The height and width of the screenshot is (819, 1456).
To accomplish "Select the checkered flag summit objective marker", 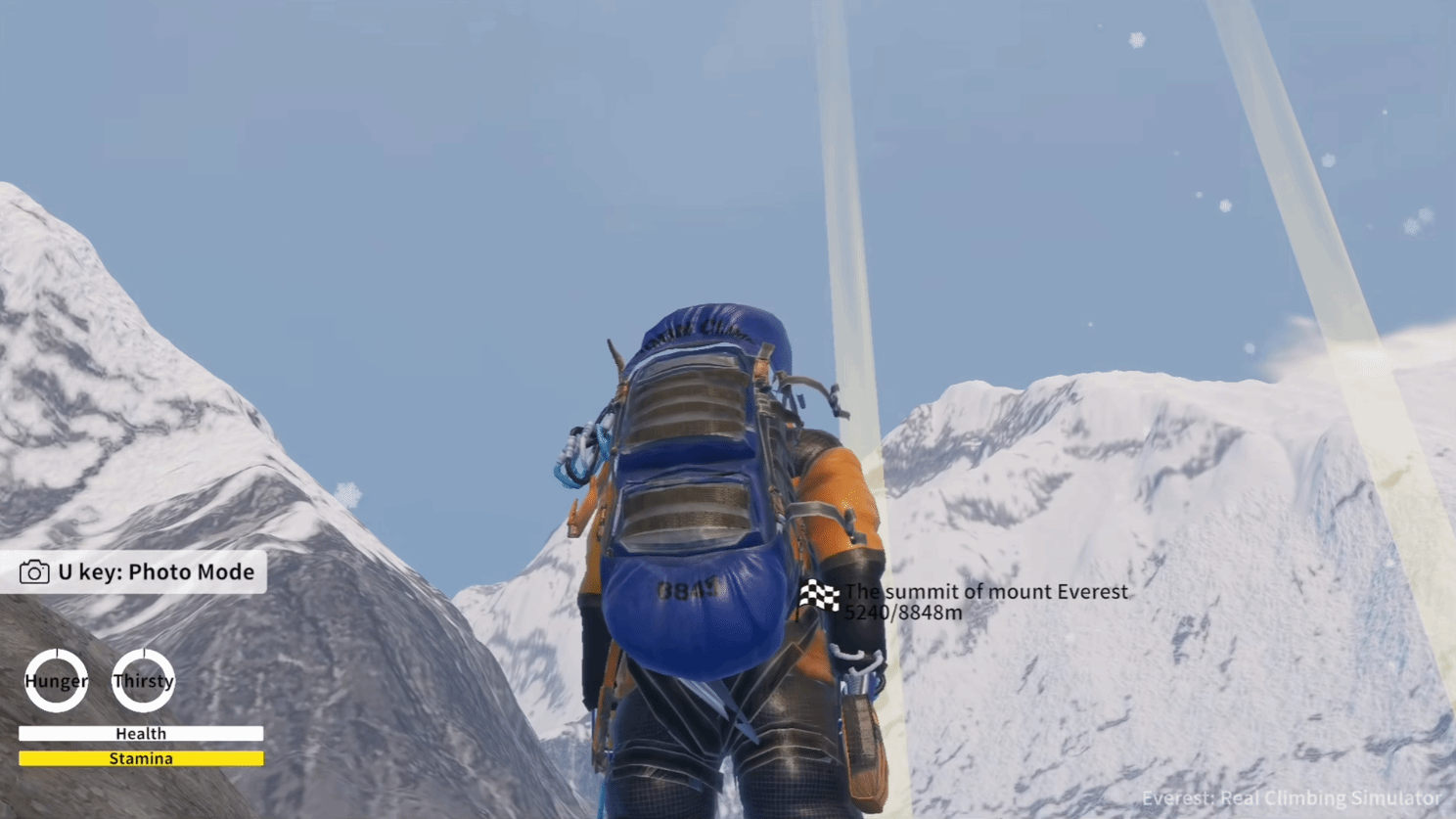I will click(819, 595).
